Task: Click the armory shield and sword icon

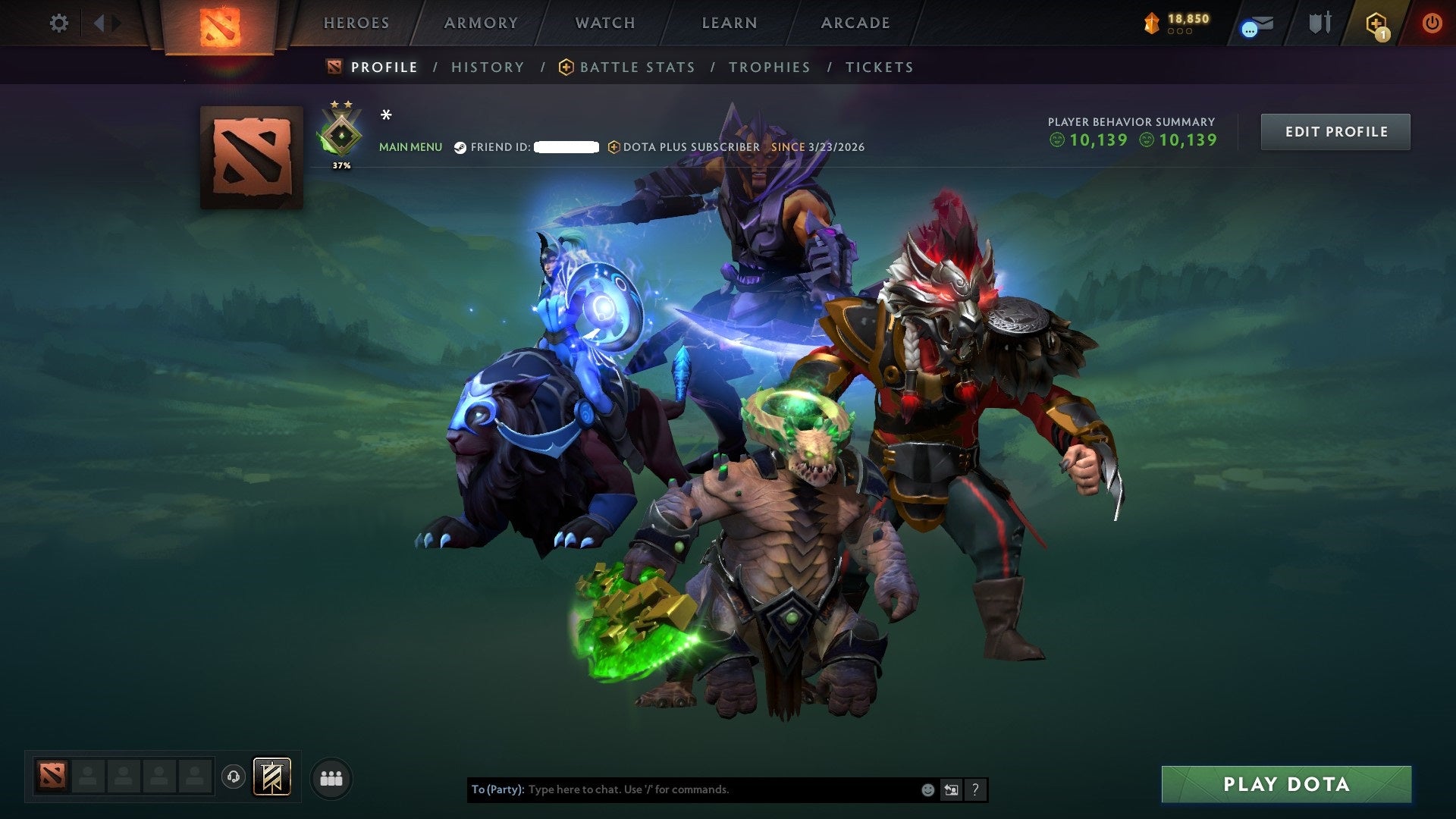Action: pyautogui.click(x=1319, y=21)
